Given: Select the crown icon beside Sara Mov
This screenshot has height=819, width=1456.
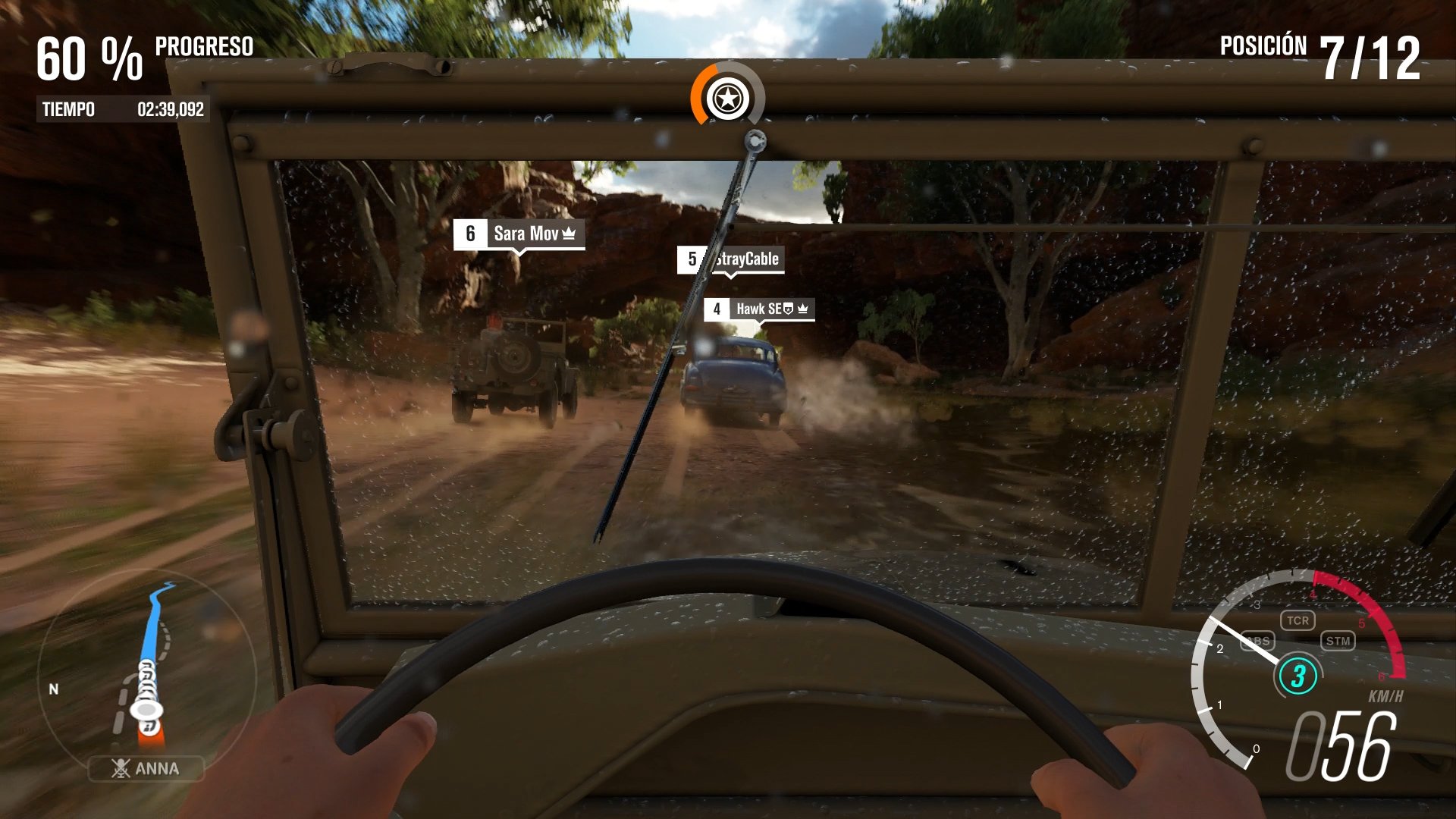Looking at the screenshot, I should pos(568,234).
